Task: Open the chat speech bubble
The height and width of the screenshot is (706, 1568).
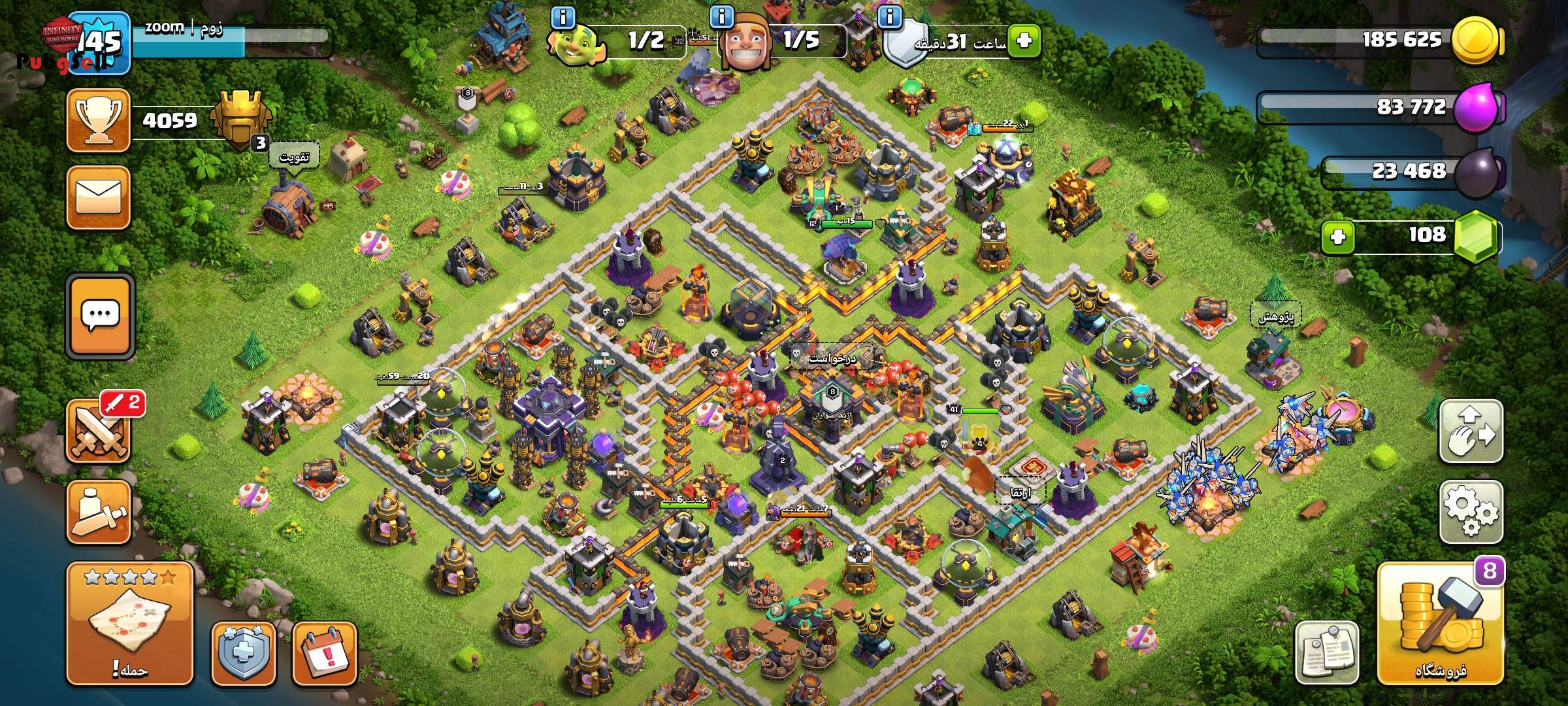Action: pyautogui.click(x=100, y=316)
